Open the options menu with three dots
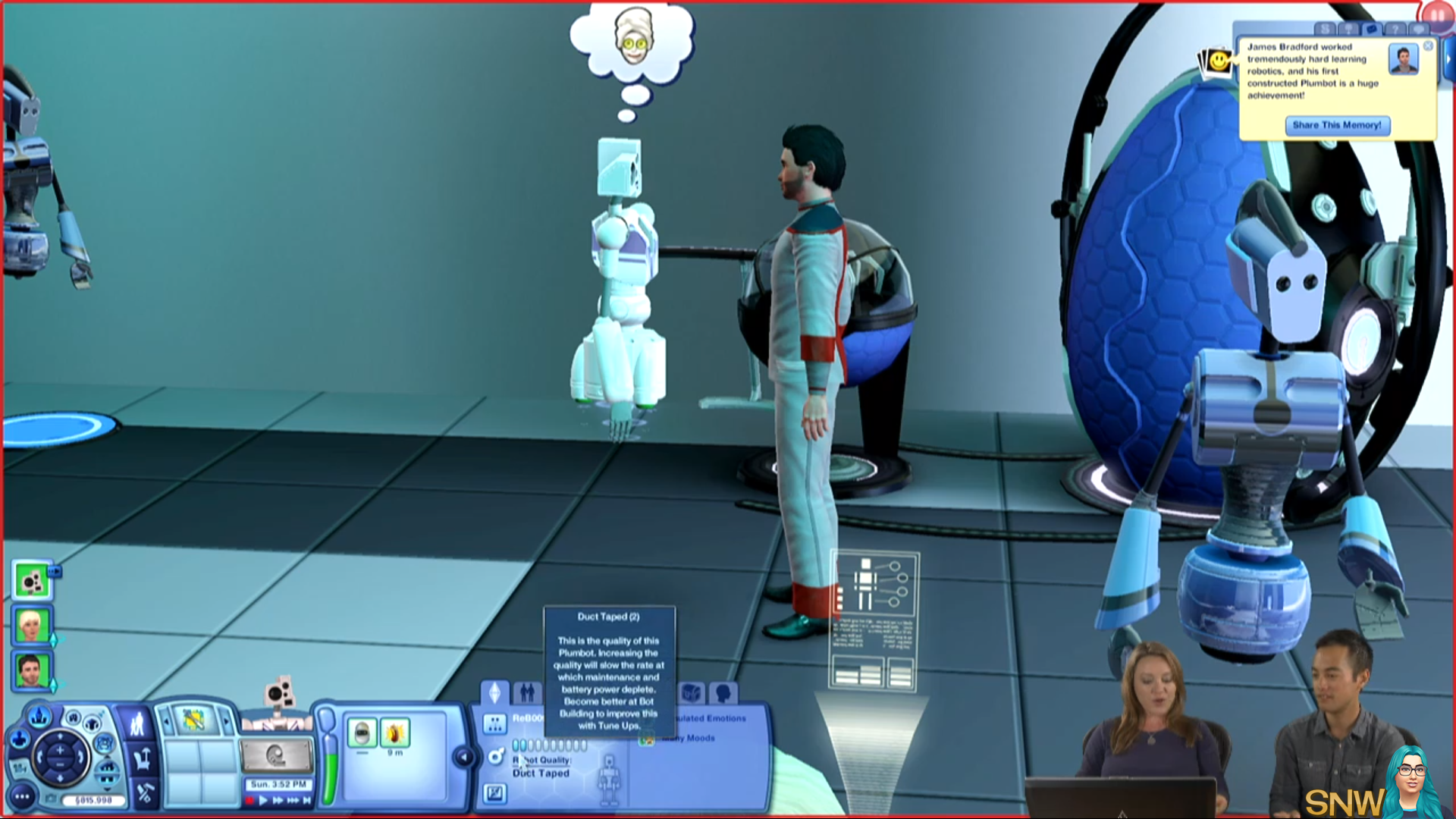Viewport: 1456px width, 819px height. coord(22,796)
